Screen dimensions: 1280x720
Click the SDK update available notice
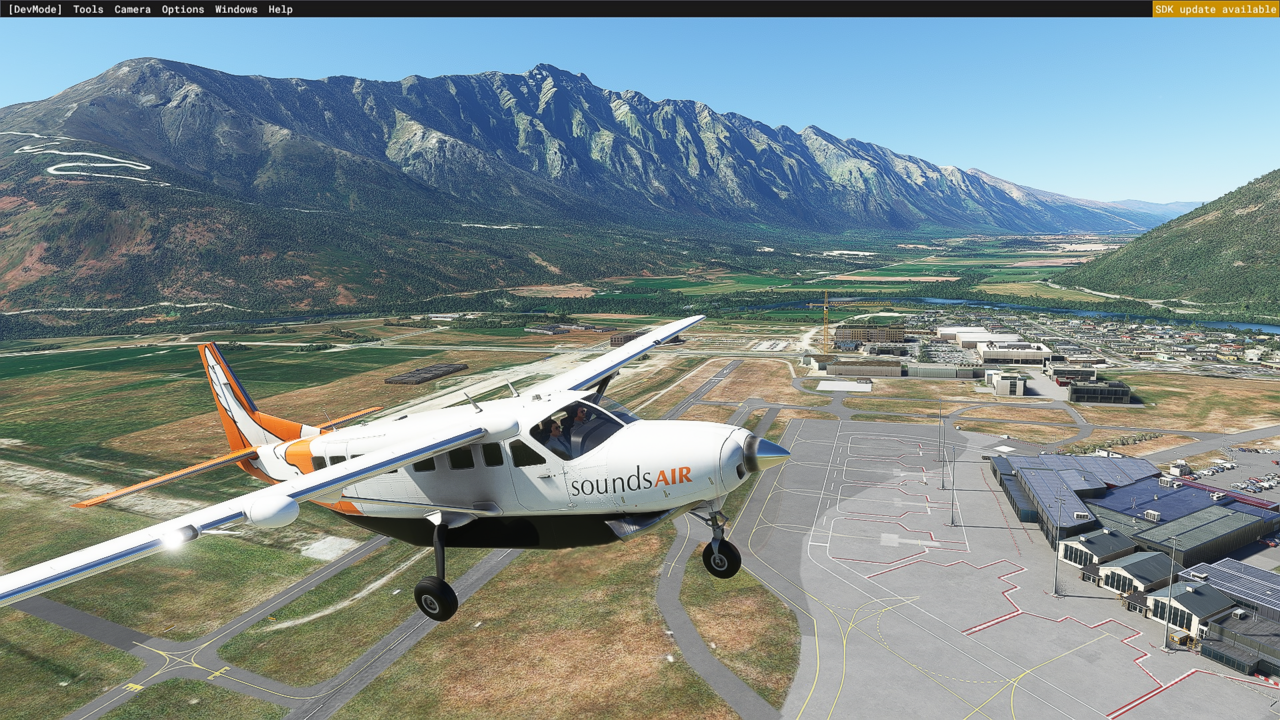1215,9
